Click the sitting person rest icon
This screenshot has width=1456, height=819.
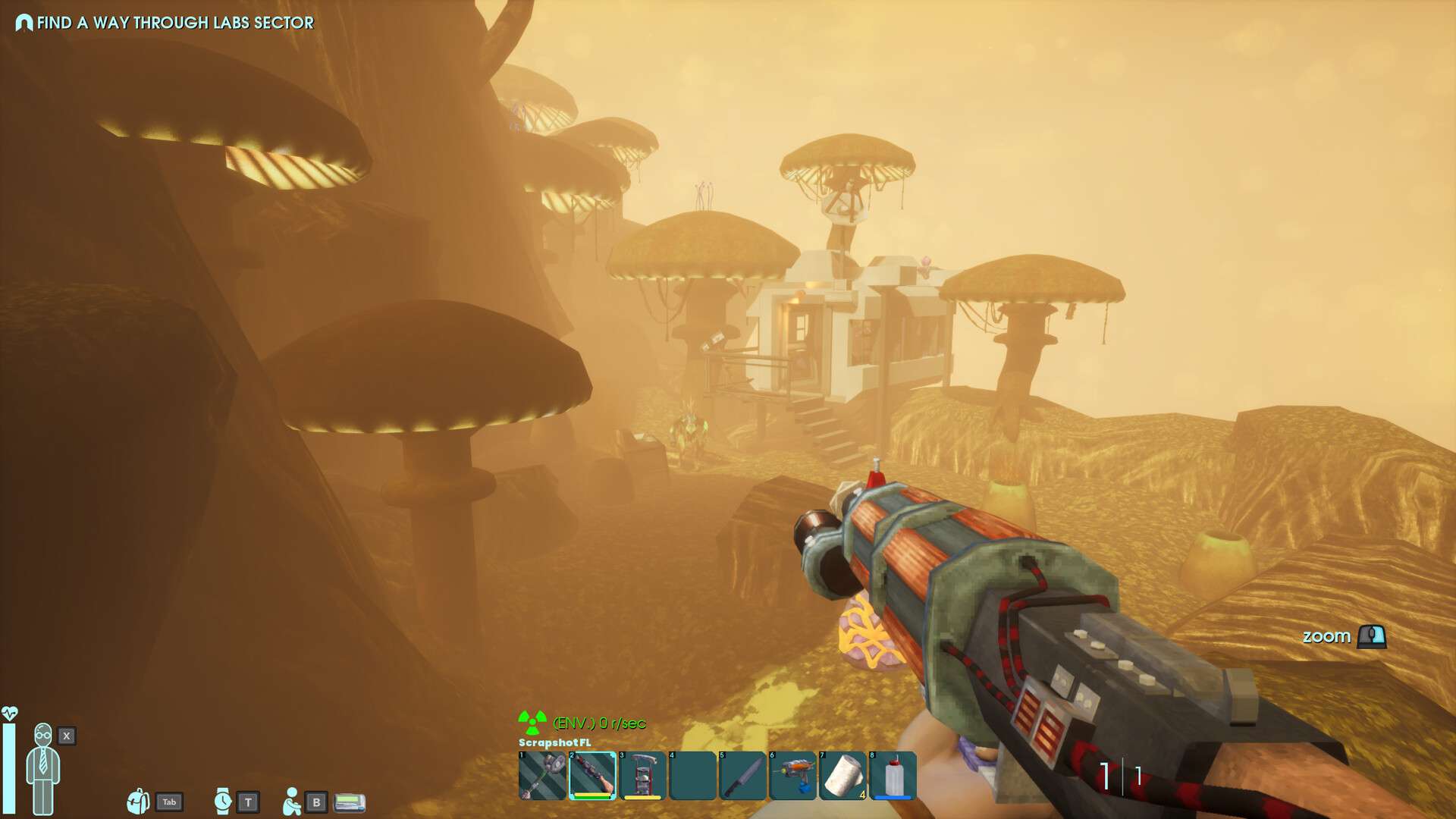(x=291, y=801)
